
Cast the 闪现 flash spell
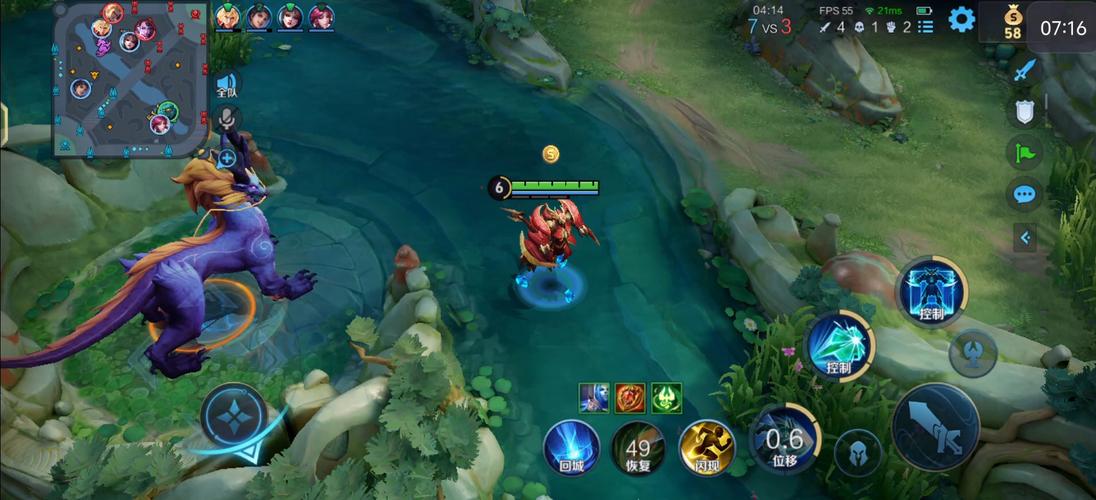tap(706, 447)
